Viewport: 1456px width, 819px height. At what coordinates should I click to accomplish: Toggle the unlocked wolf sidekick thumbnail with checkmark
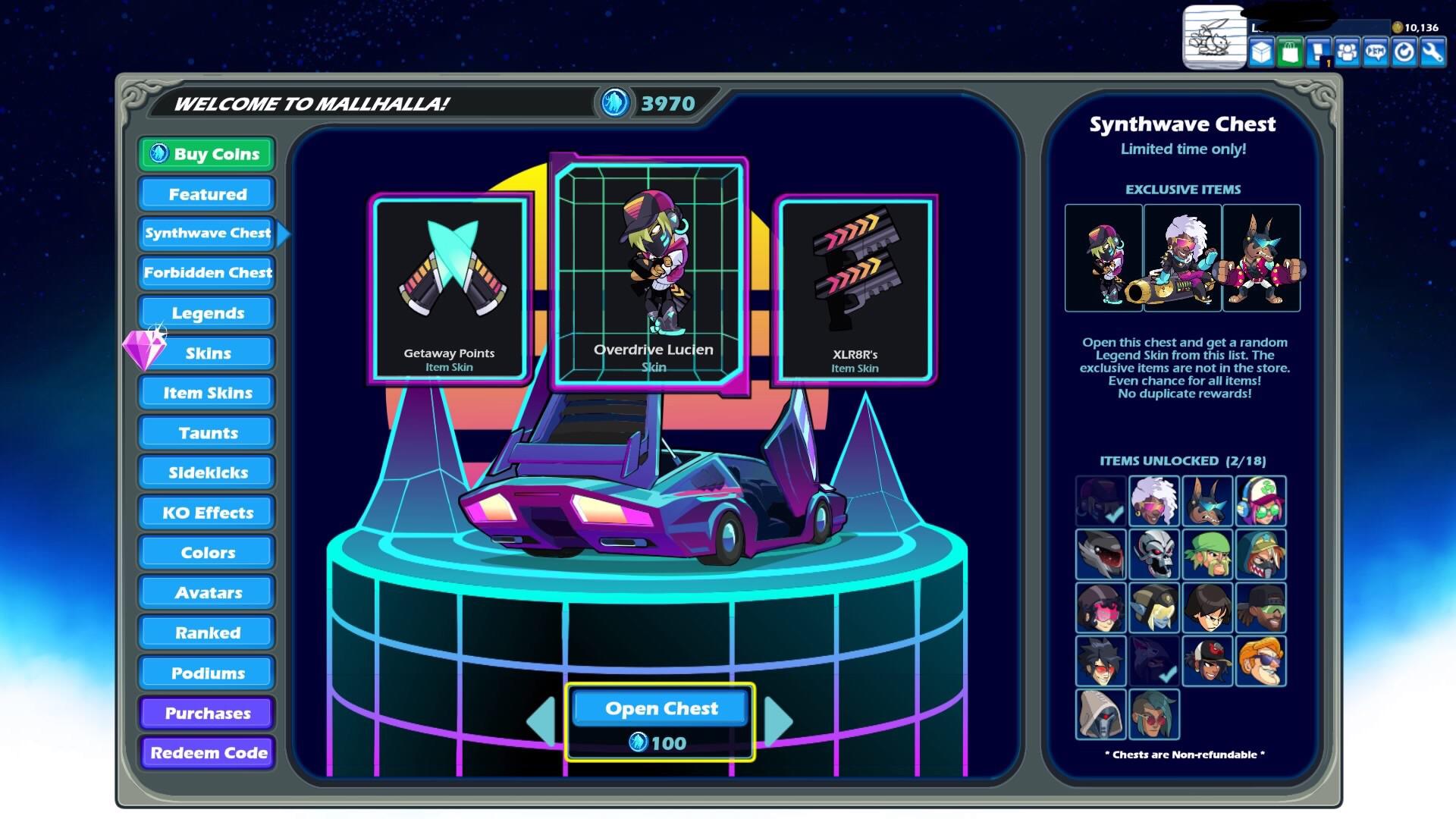tap(1155, 660)
